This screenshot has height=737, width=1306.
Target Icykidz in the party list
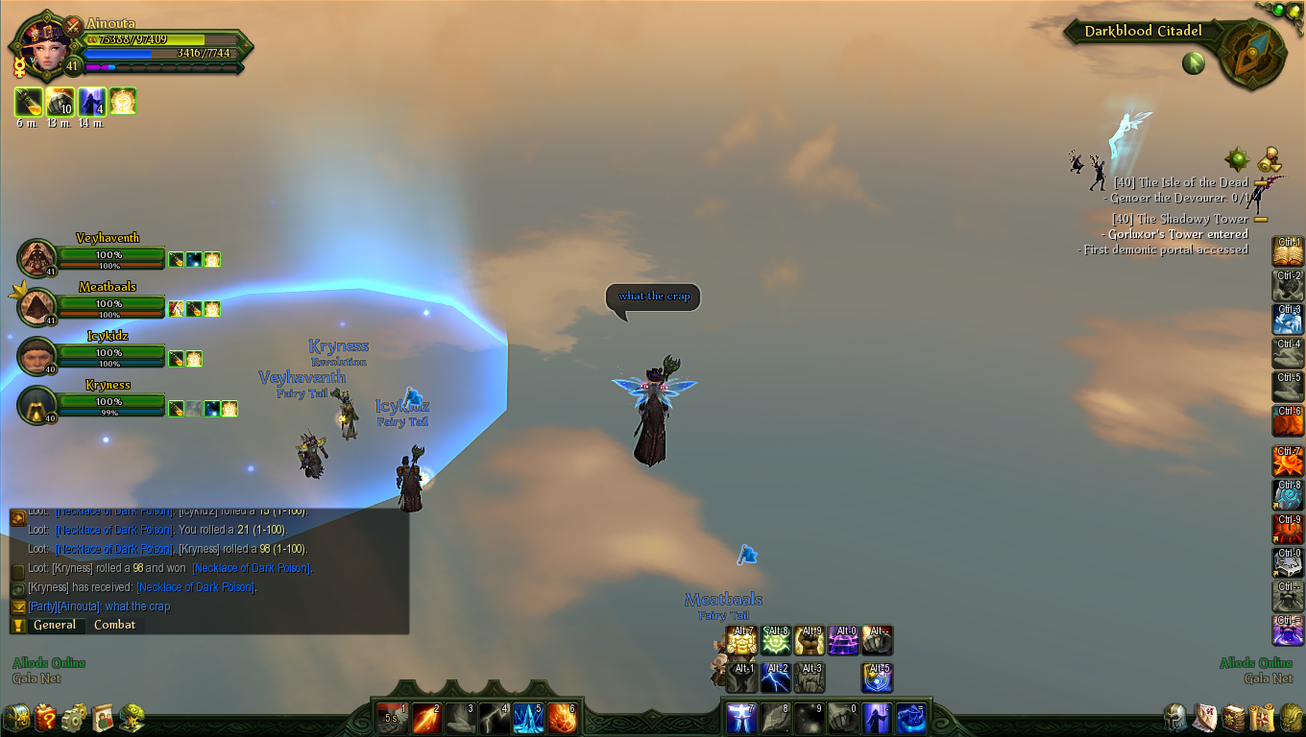pos(37,356)
